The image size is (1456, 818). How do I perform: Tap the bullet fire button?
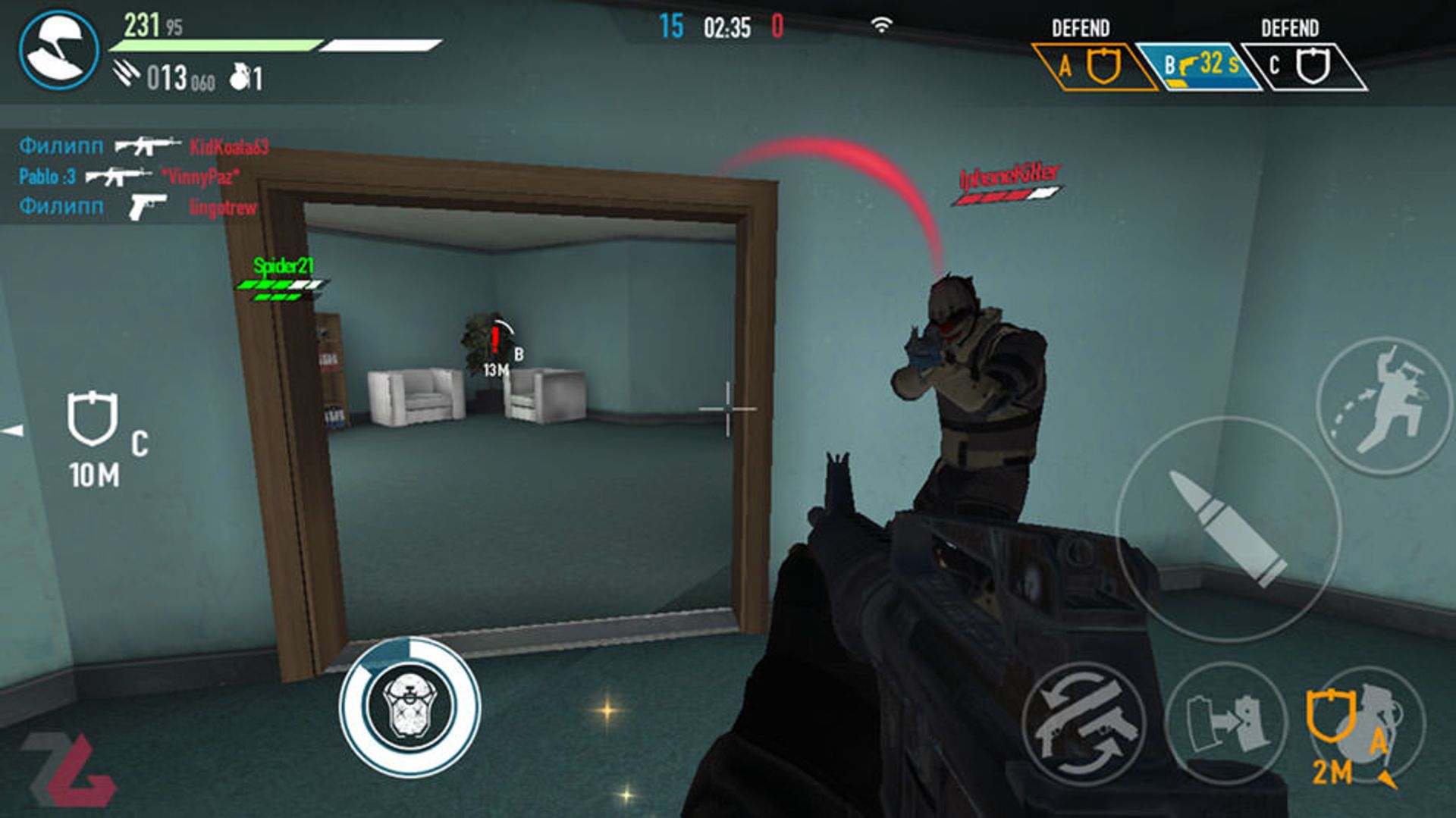click(1228, 528)
